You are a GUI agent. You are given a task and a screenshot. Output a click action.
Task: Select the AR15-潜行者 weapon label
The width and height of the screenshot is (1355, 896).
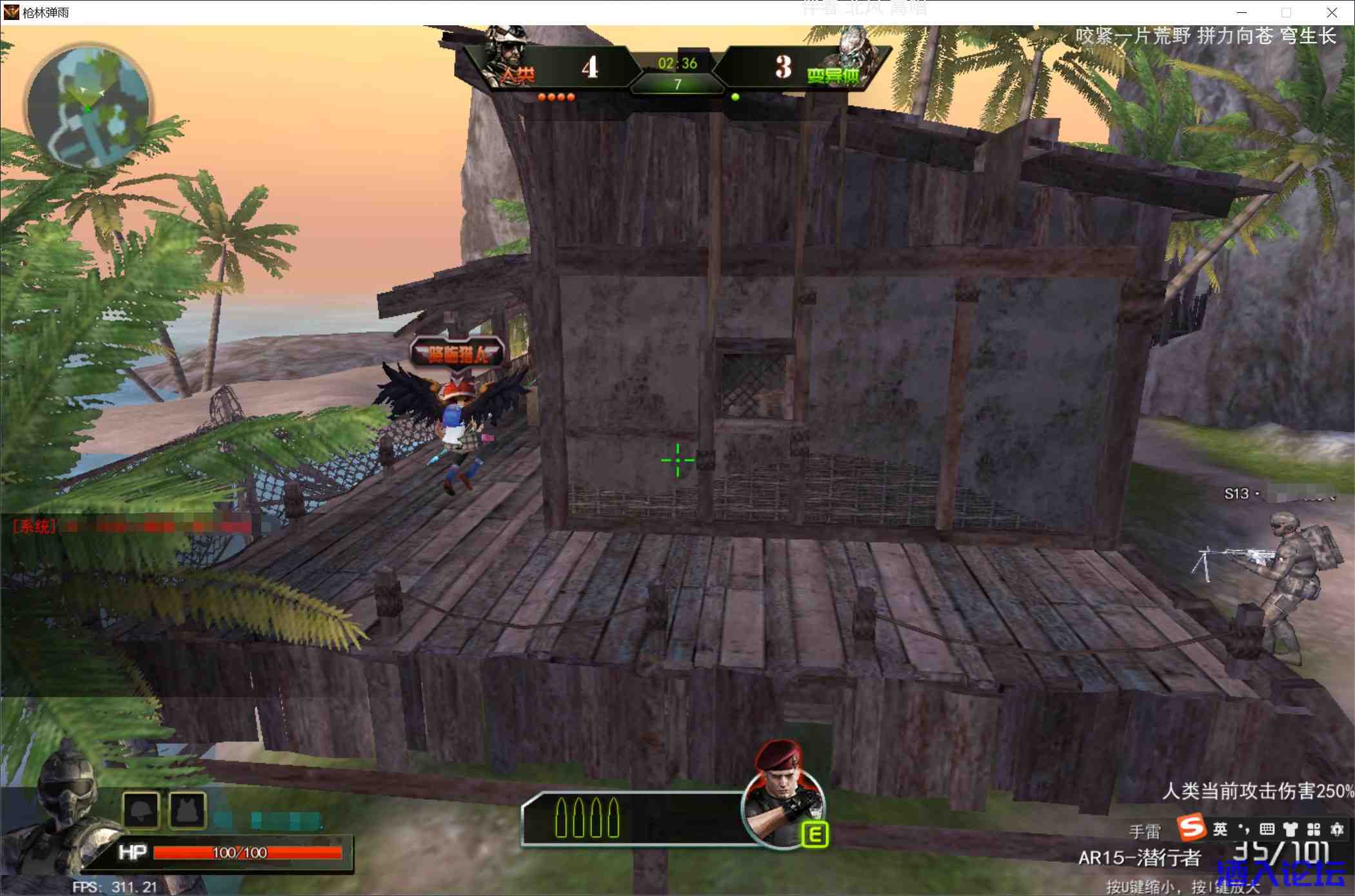click(1139, 858)
